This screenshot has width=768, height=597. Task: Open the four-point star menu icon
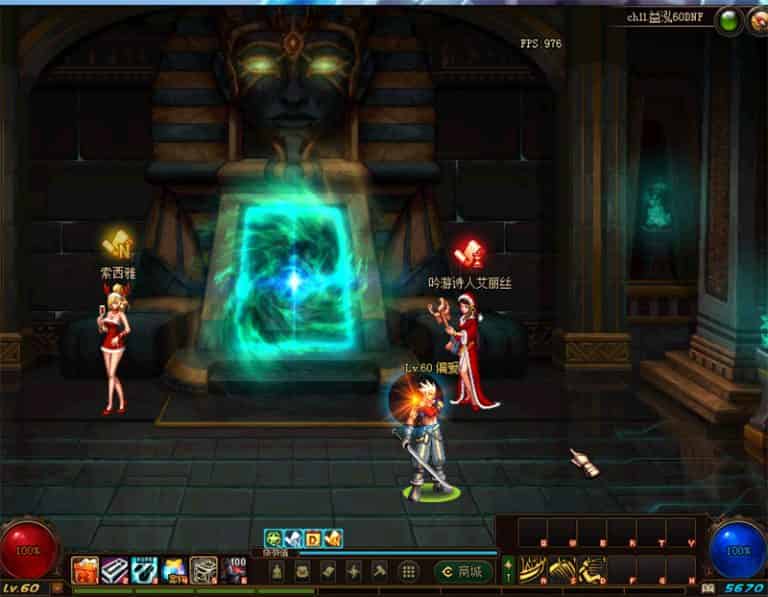coord(354,572)
